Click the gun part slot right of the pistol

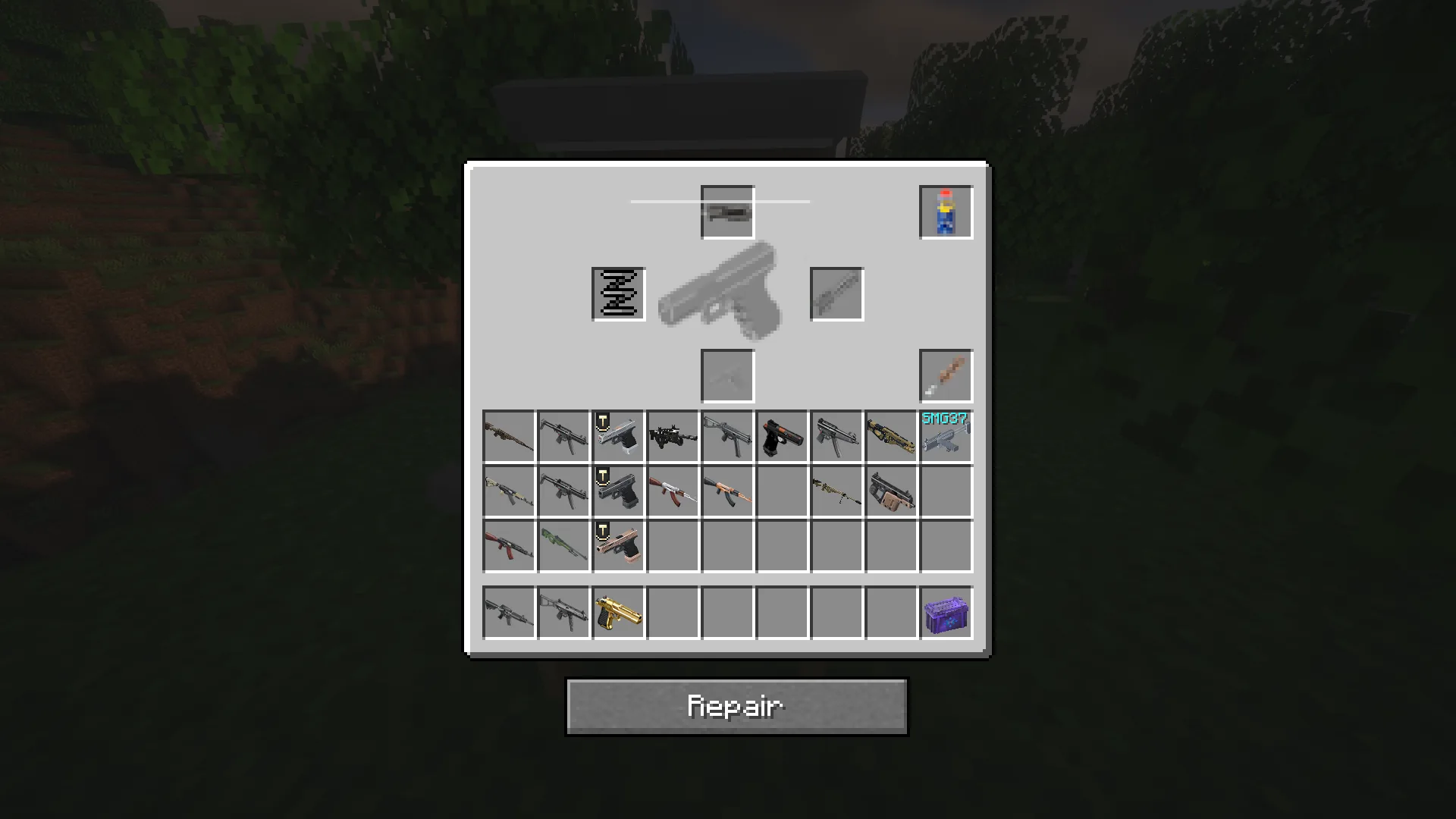(836, 294)
